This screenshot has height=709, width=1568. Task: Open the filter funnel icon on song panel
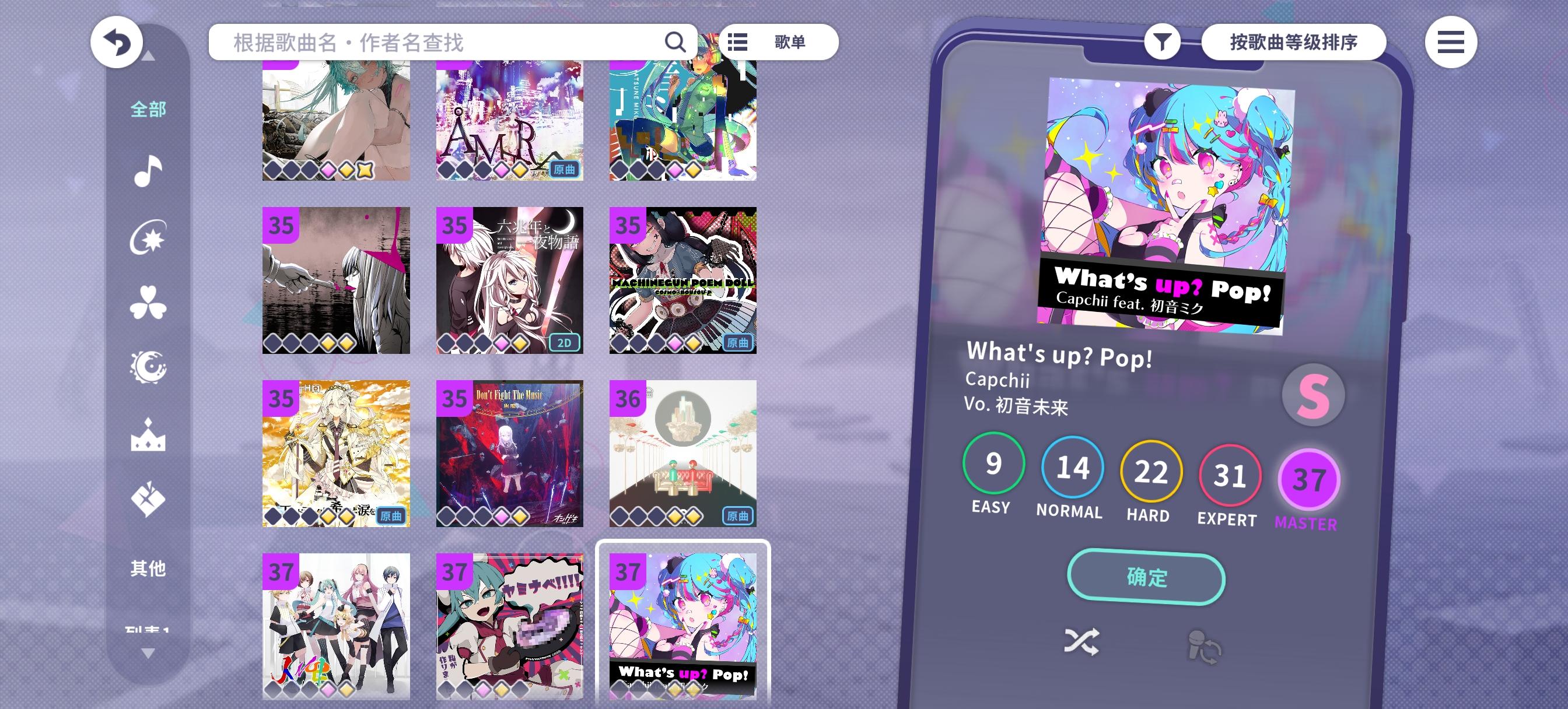(1164, 41)
